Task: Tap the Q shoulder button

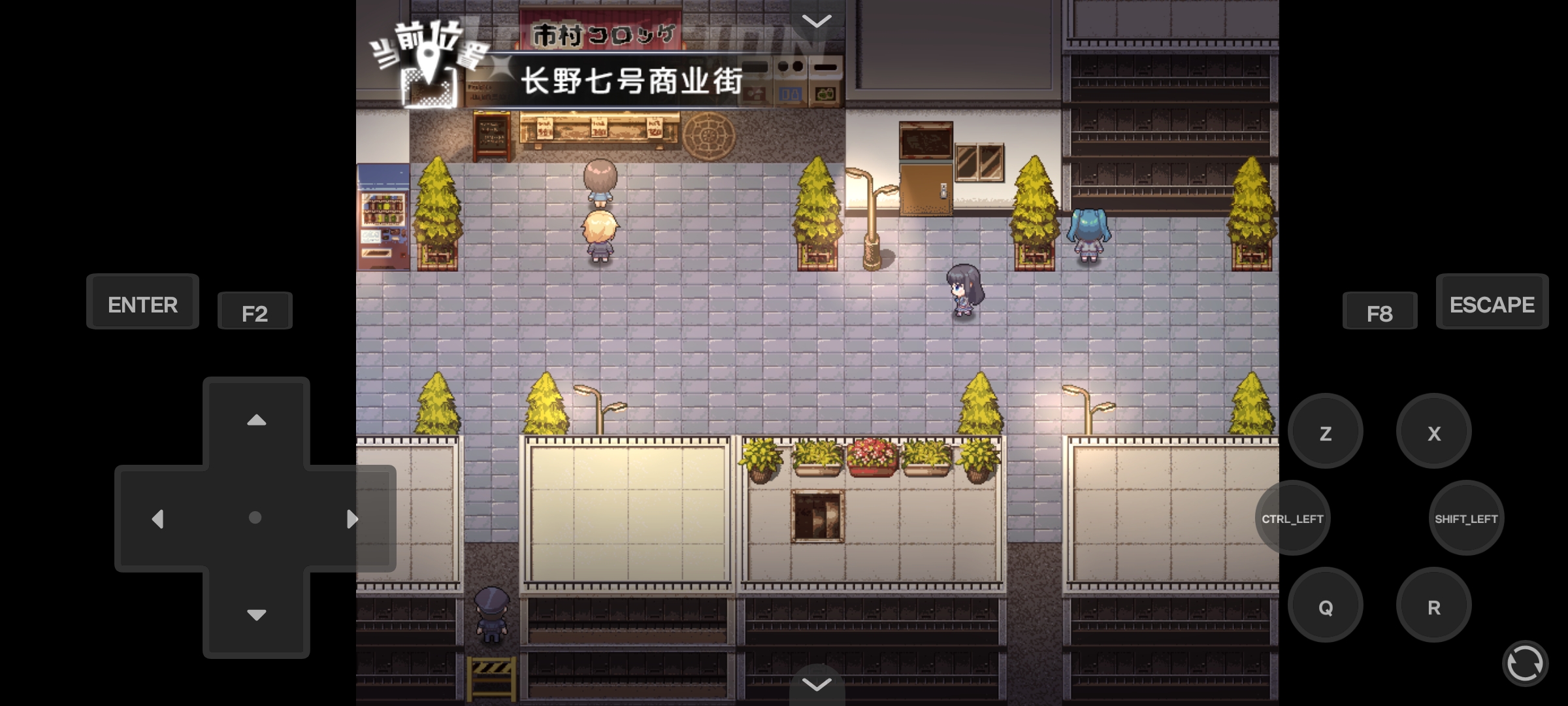Action: (1325, 605)
